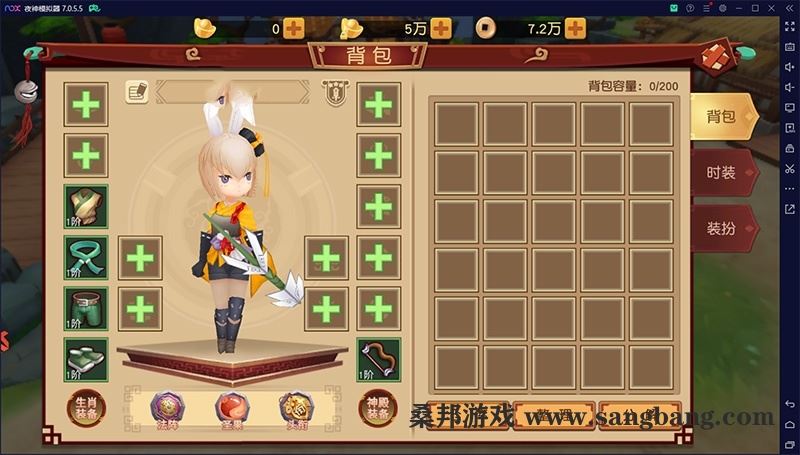The image size is (800, 455).
Task: Select the equipped green pants slot
Action: (x=86, y=308)
